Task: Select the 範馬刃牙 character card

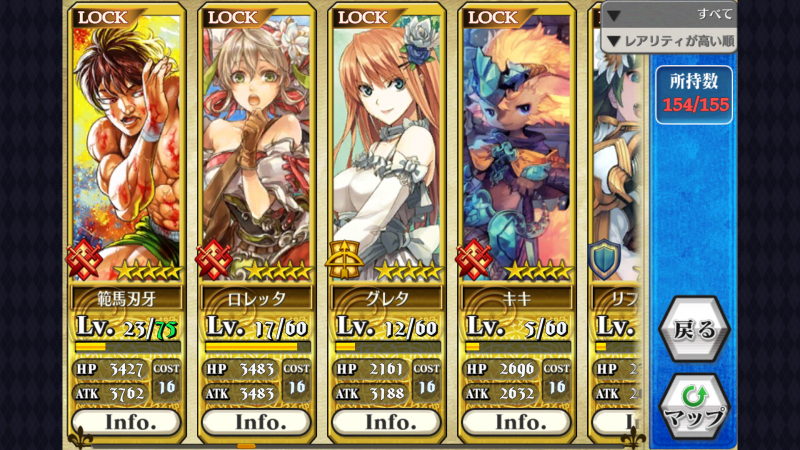Action: click(x=127, y=150)
